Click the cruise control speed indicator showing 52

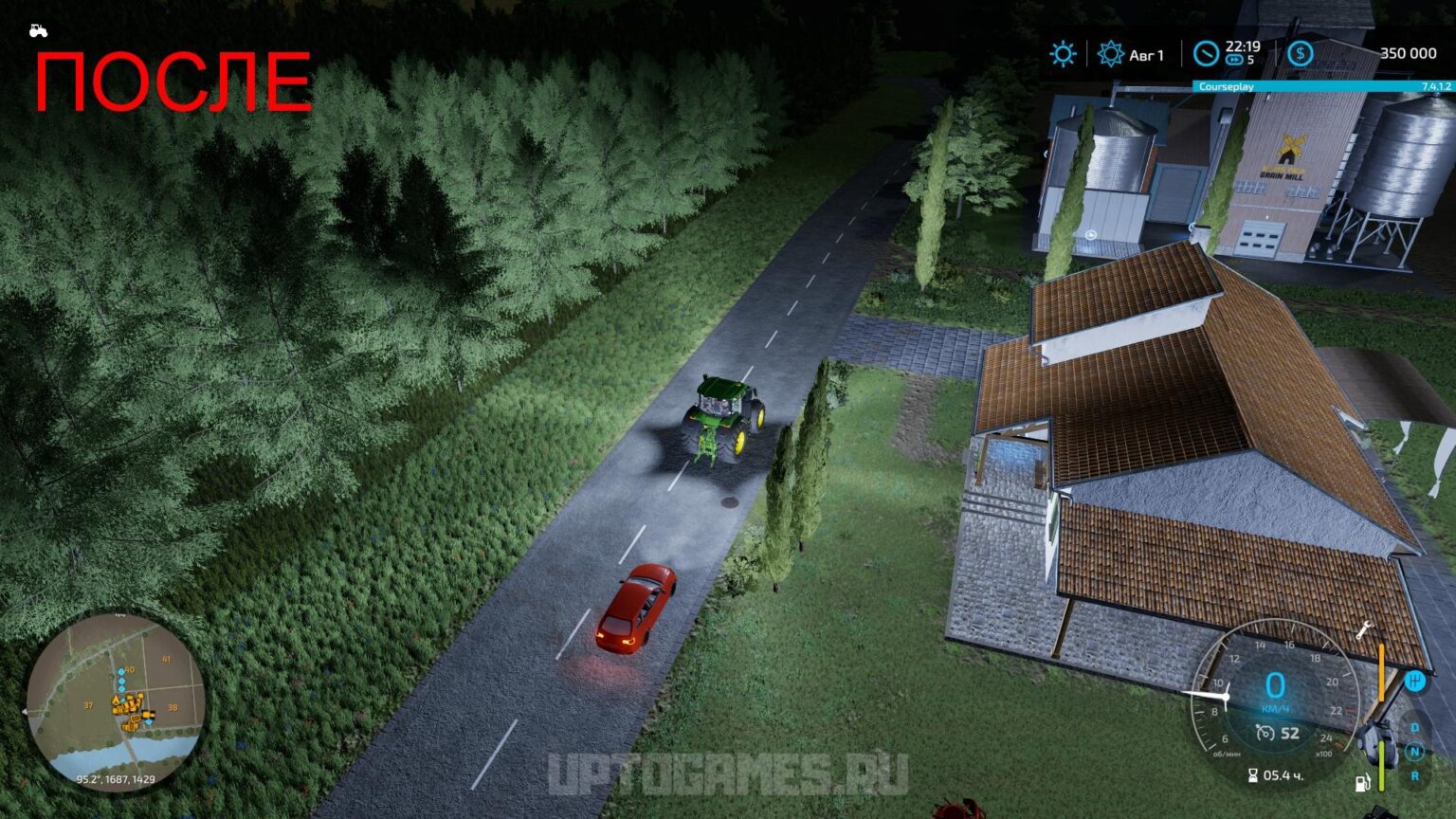click(x=1277, y=733)
